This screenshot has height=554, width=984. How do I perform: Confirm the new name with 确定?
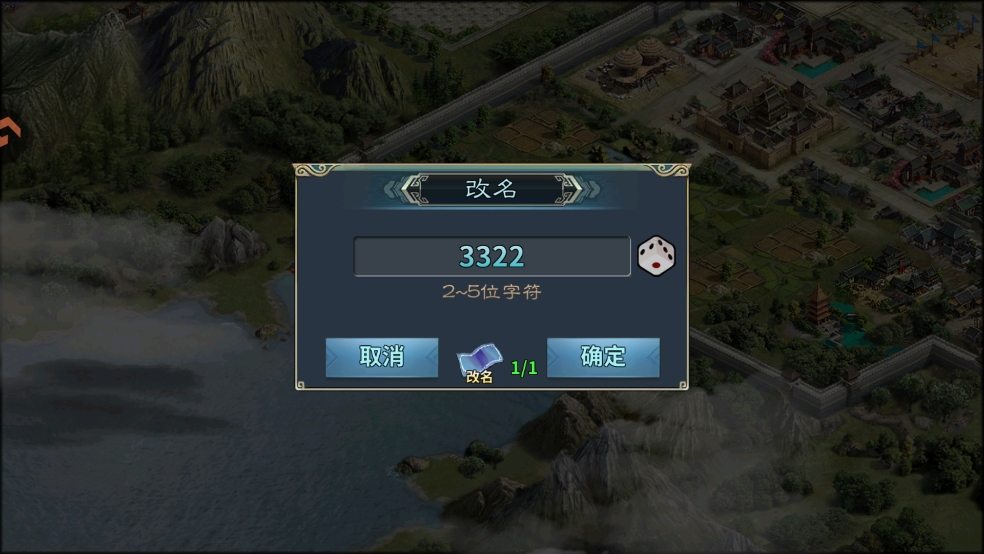tap(603, 357)
